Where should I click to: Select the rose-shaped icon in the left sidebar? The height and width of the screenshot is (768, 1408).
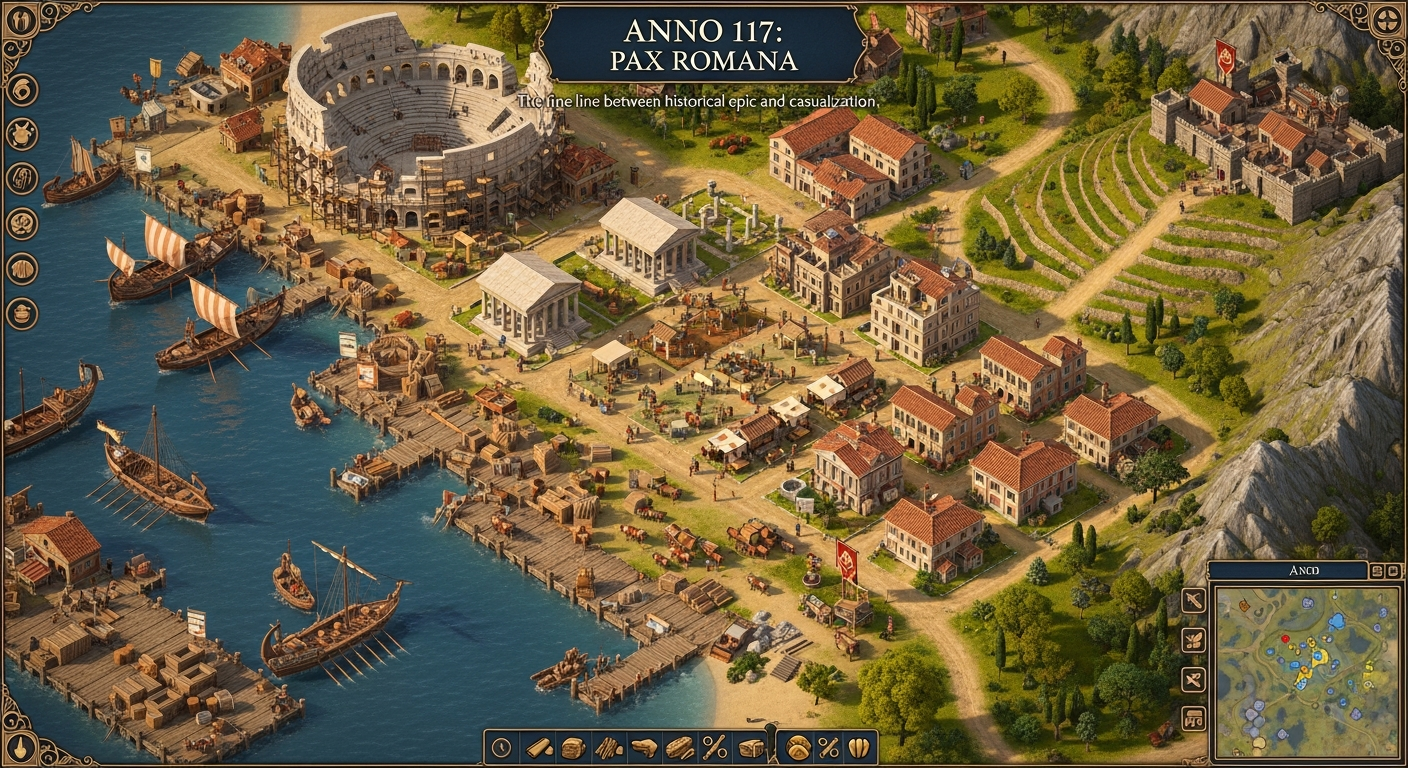(21, 223)
